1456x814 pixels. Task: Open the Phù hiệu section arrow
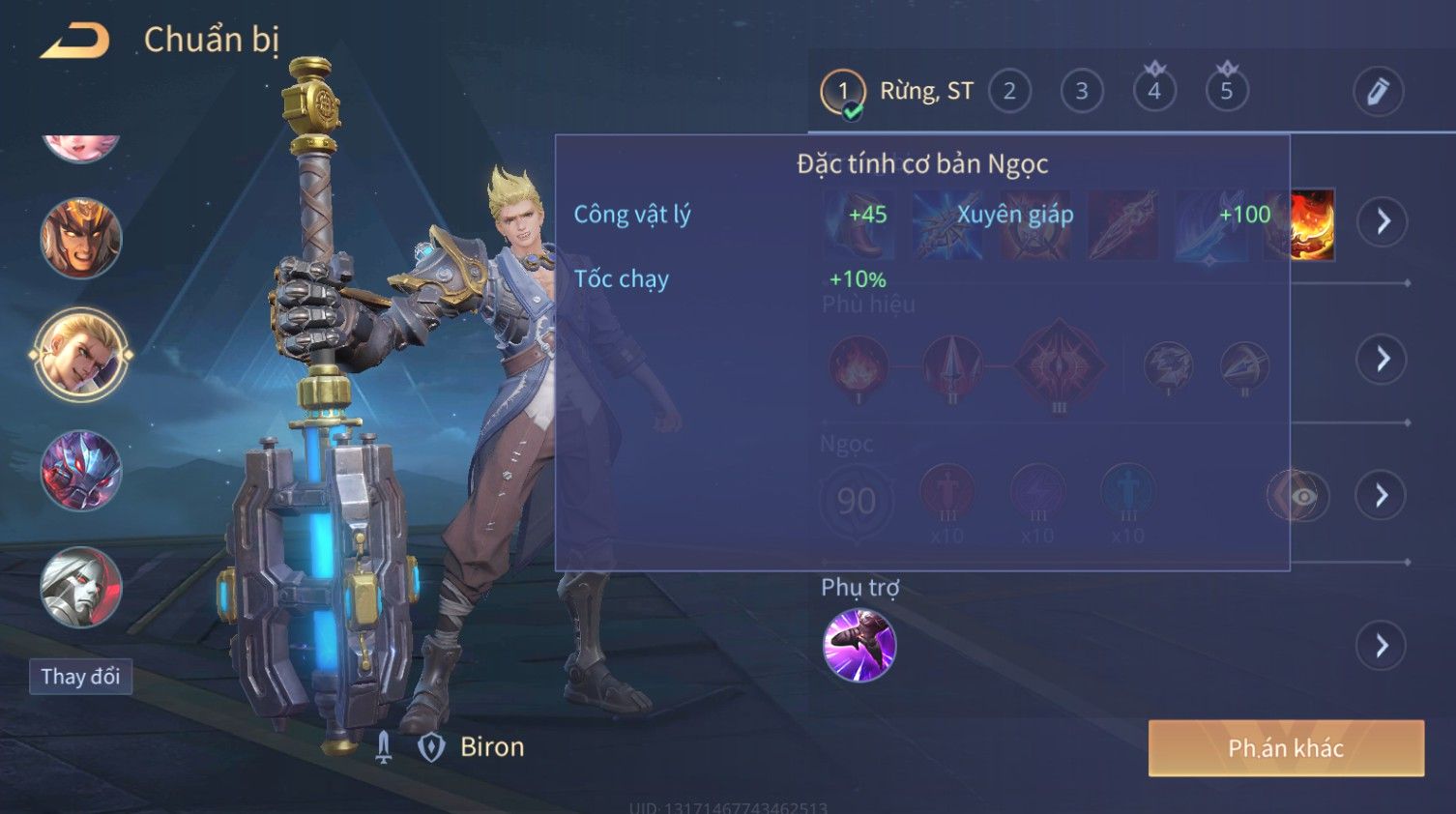[1383, 359]
